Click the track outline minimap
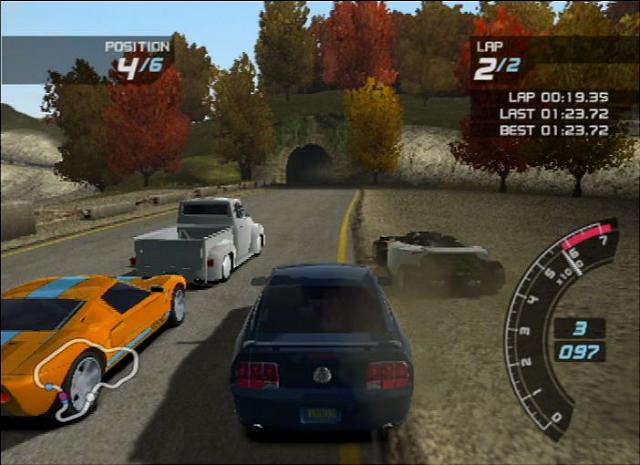640x465 pixels. [84, 377]
